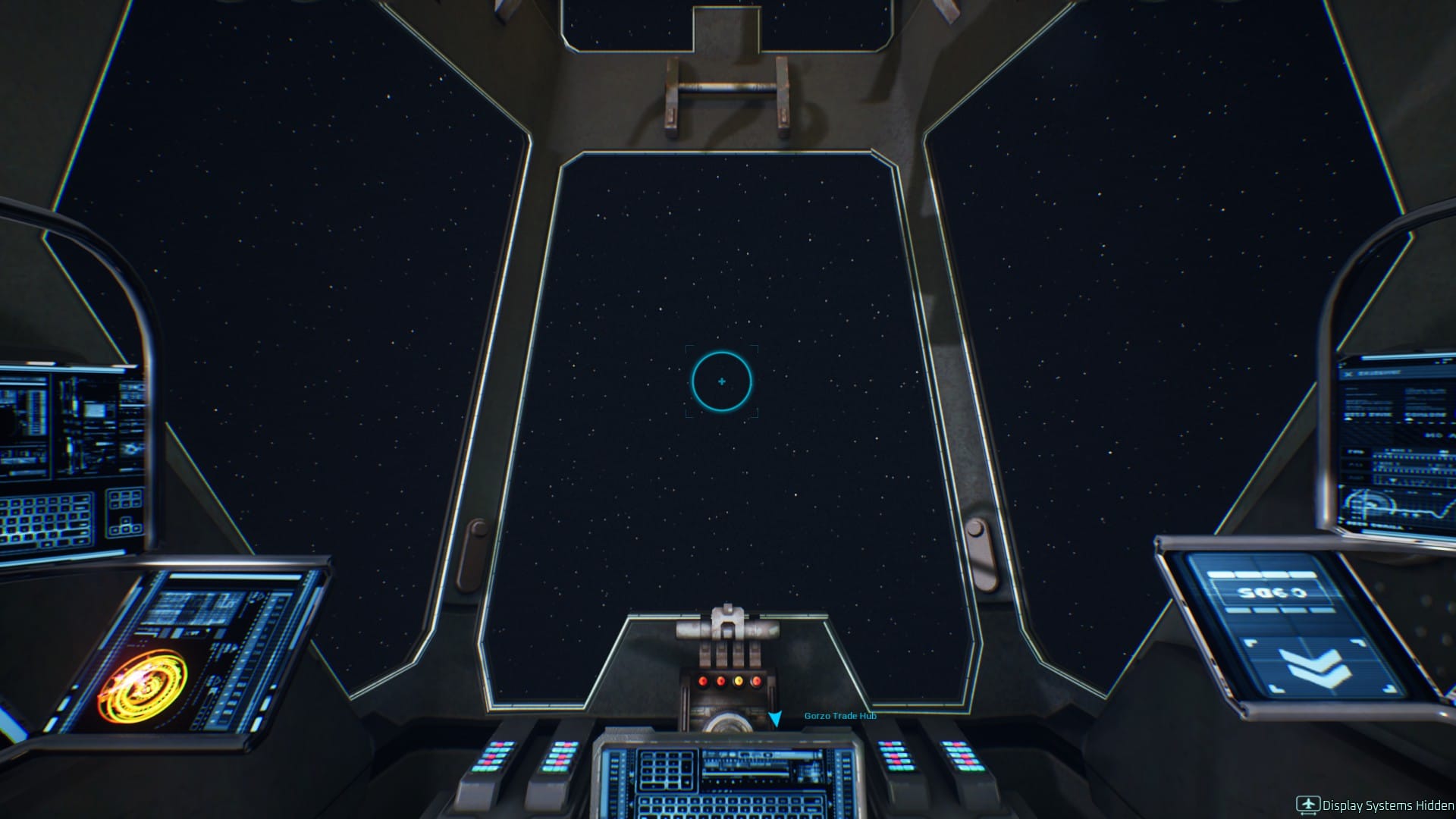Open the left overhead monitor screen
Screen dimensions: 1456x819
68,425
